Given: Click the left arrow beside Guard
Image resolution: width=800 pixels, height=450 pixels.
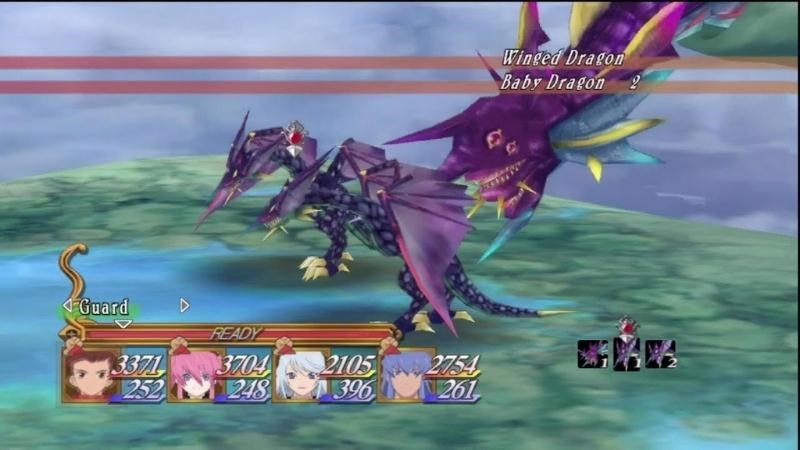Looking at the screenshot, I should click(68, 305).
